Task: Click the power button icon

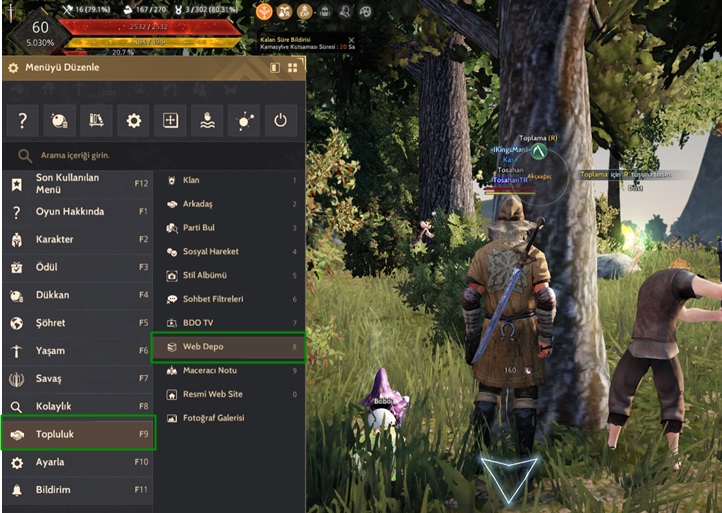Action: [x=280, y=121]
